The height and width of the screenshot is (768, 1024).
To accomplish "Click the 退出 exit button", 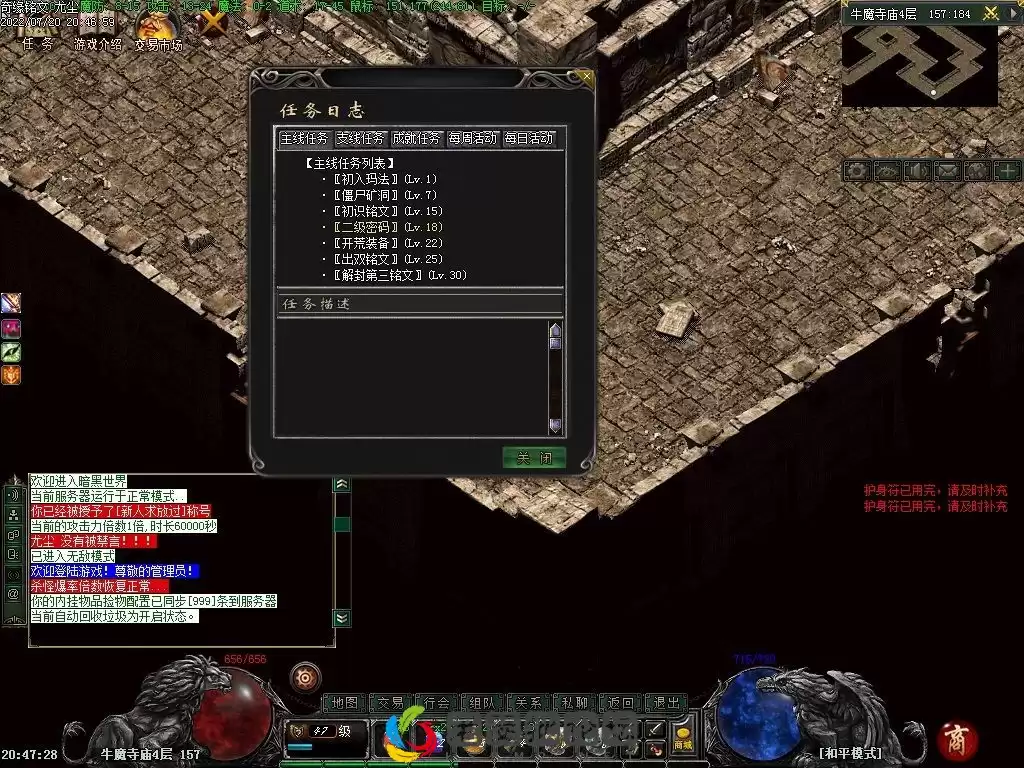I will [667, 703].
